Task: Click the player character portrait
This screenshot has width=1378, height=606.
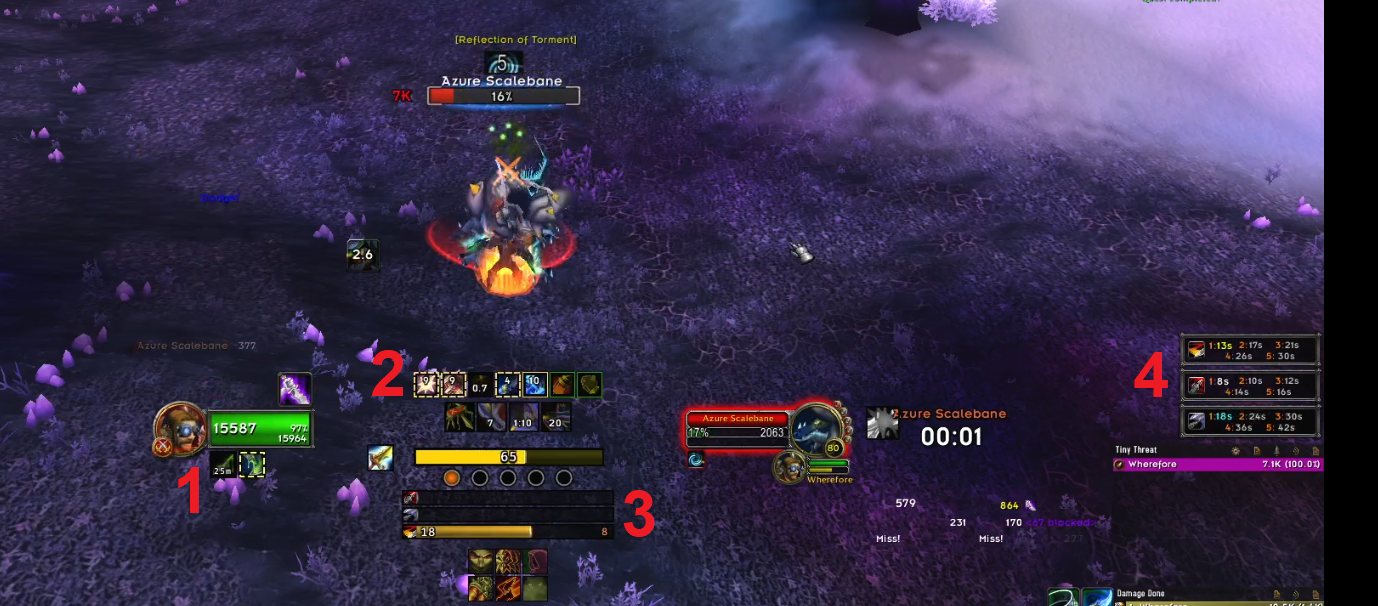Action: tap(181, 428)
